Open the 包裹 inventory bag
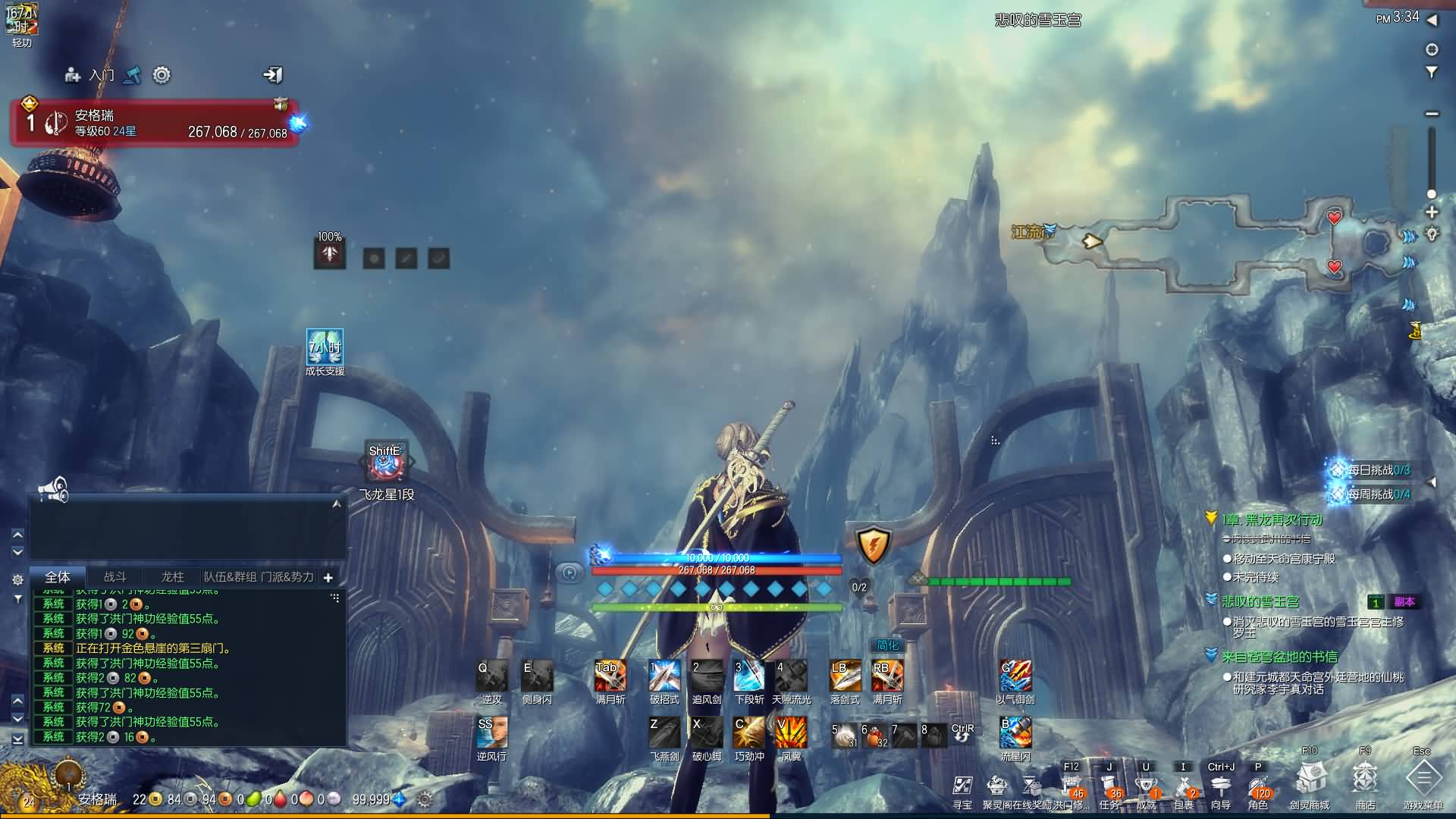 (1183, 787)
